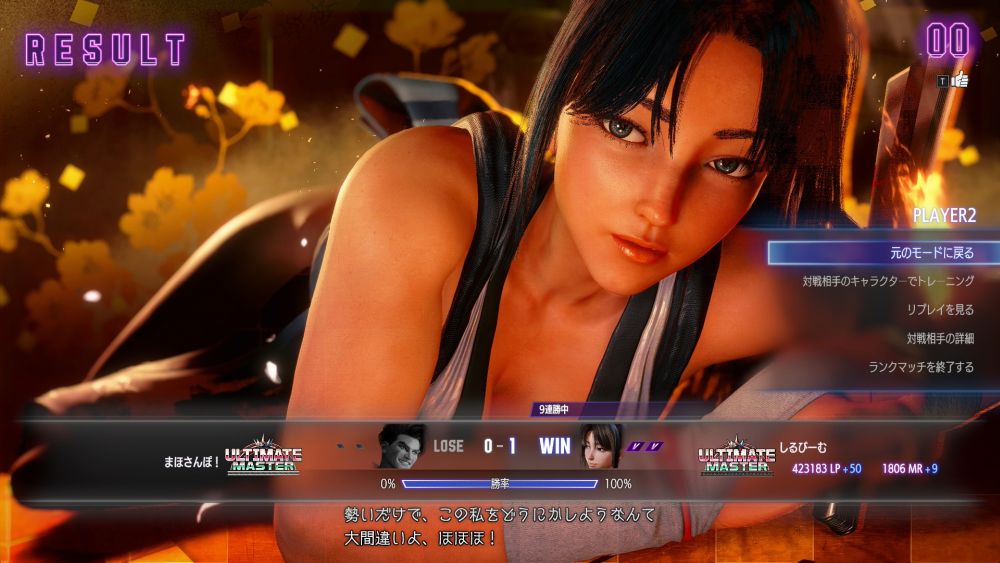The height and width of the screenshot is (563, 1000).
Task: Click the losing player's character portrait
Action: pos(401,447)
